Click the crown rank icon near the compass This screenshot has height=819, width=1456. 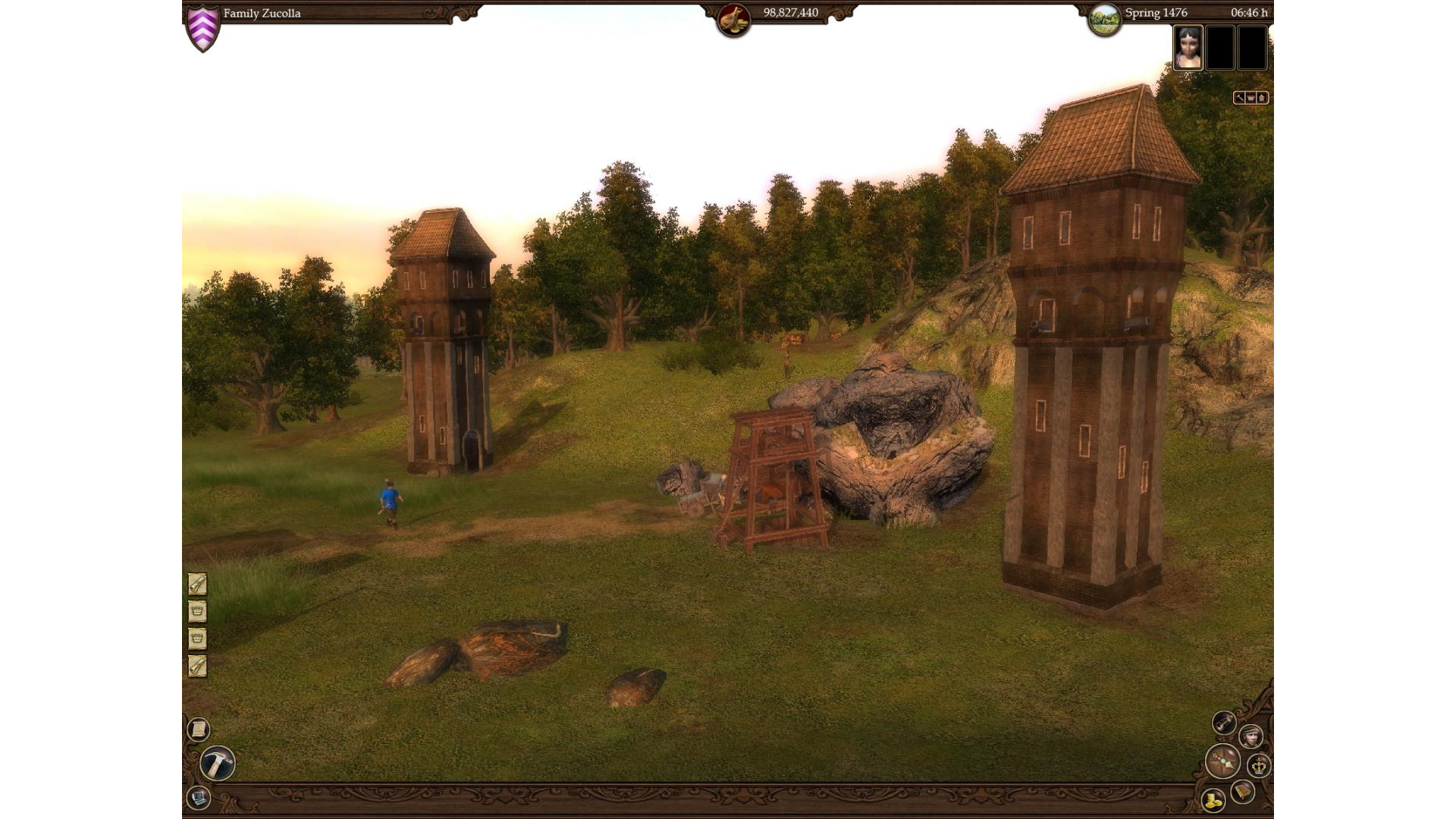pos(1259,767)
